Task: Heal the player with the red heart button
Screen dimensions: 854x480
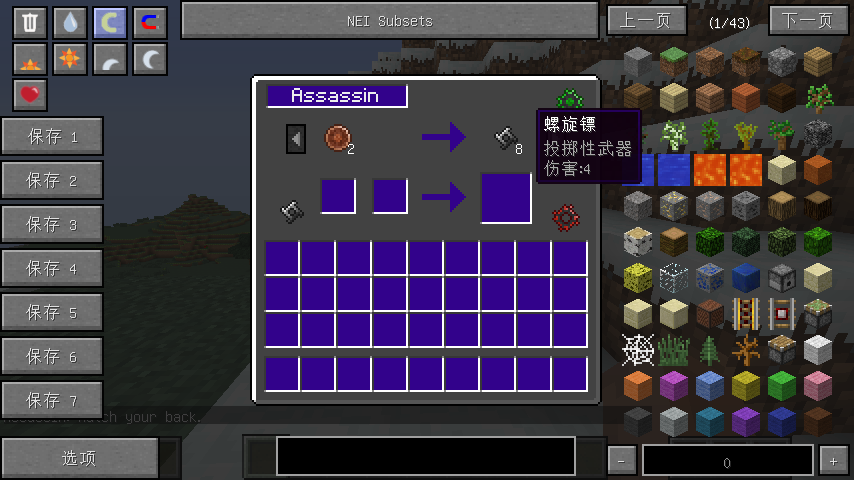Action: click(x=30, y=95)
